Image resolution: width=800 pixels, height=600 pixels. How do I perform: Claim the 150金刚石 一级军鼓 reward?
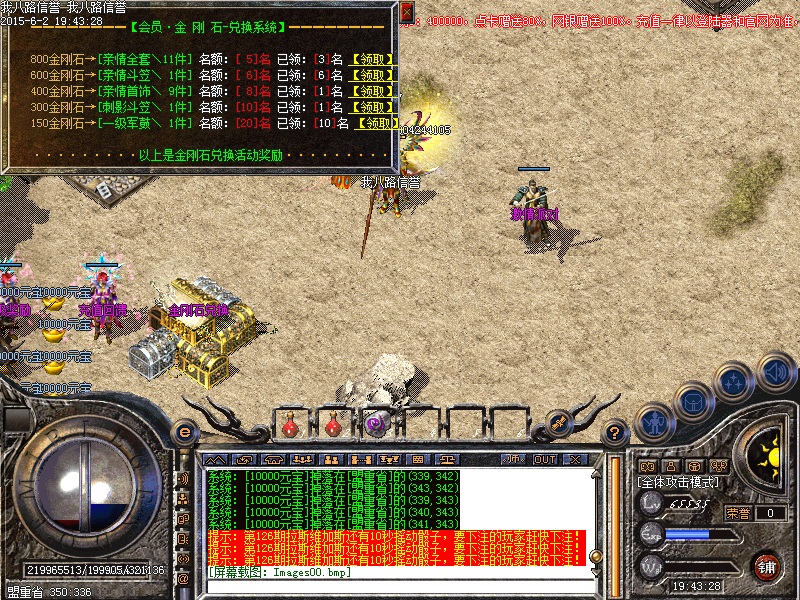pos(379,123)
